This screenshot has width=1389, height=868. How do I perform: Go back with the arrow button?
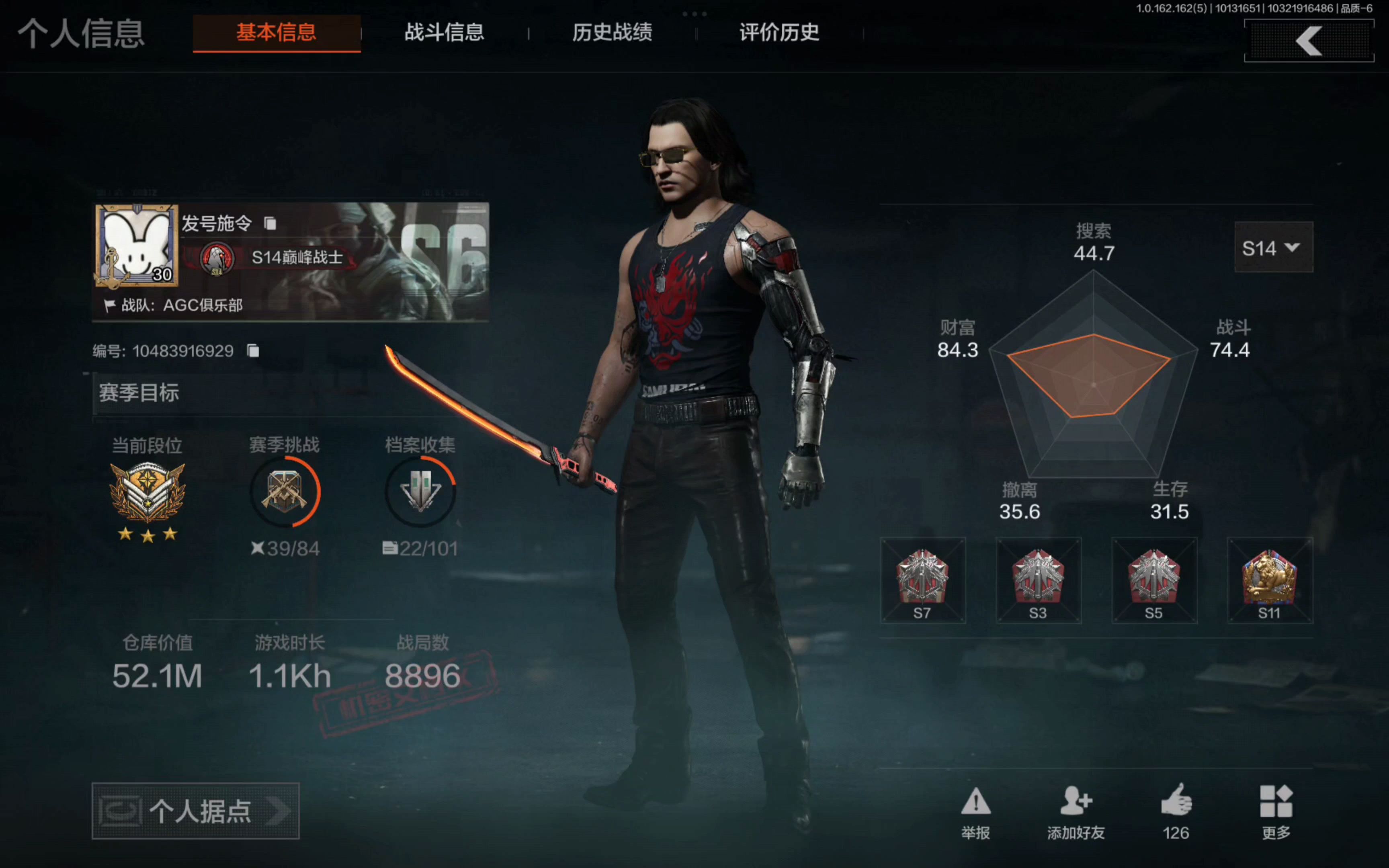1309,41
